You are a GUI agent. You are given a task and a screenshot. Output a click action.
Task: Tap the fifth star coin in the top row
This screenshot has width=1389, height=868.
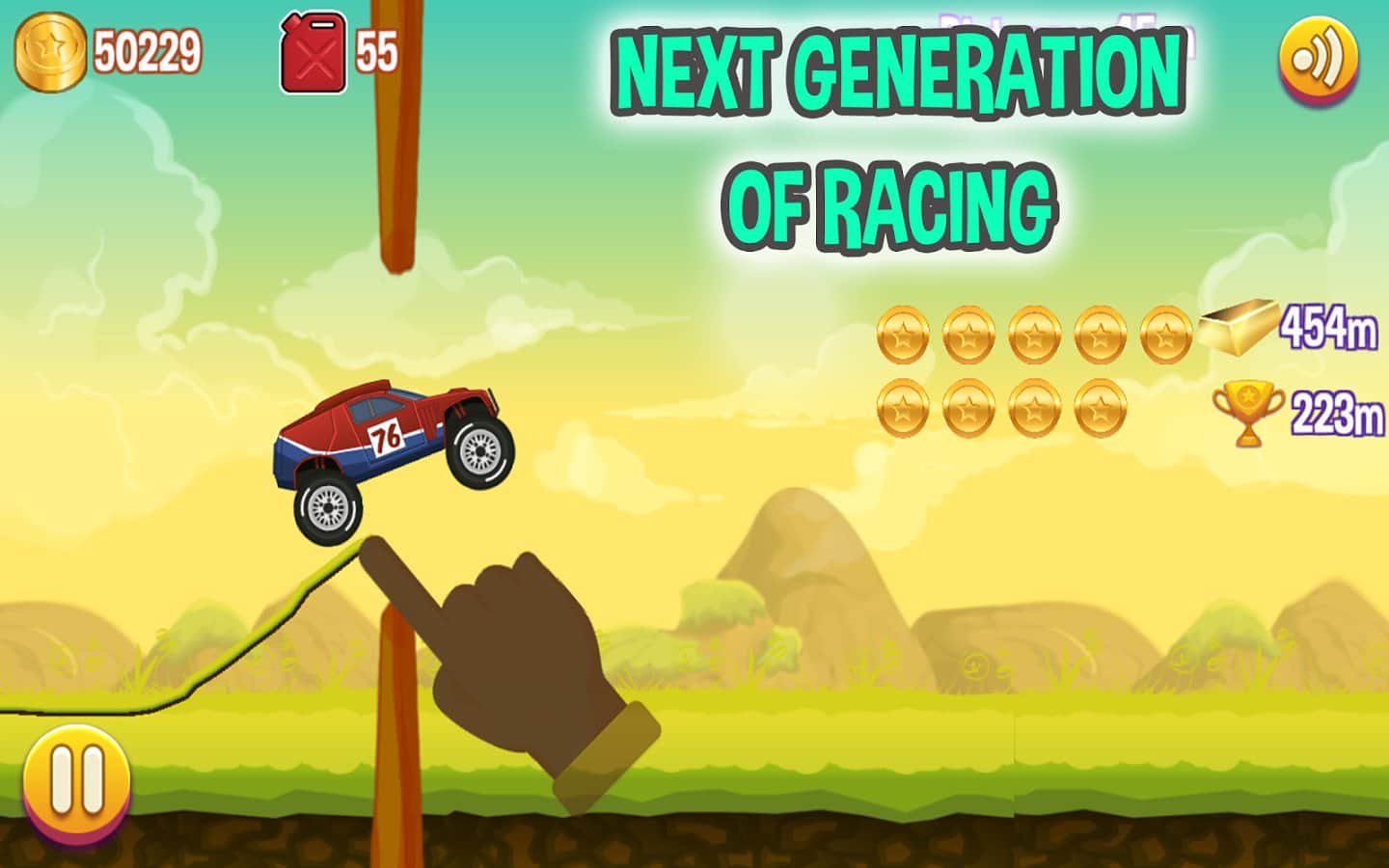(x=1164, y=334)
